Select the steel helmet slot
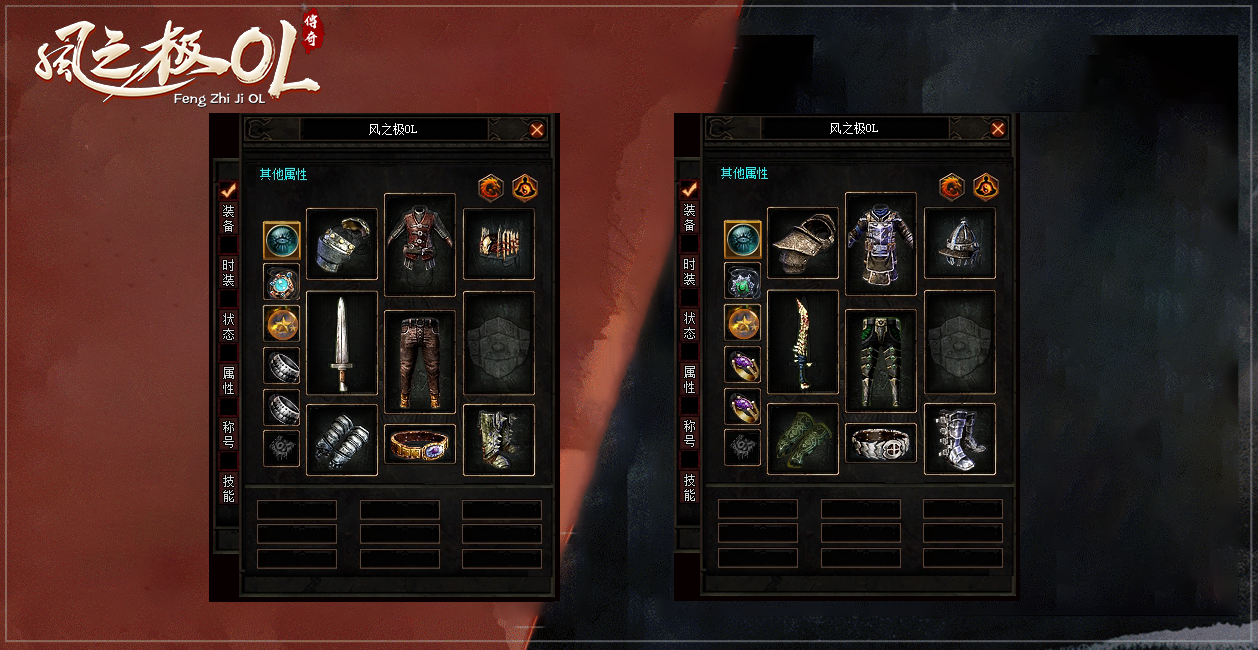The image size is (1258, 650). point(960,244)
